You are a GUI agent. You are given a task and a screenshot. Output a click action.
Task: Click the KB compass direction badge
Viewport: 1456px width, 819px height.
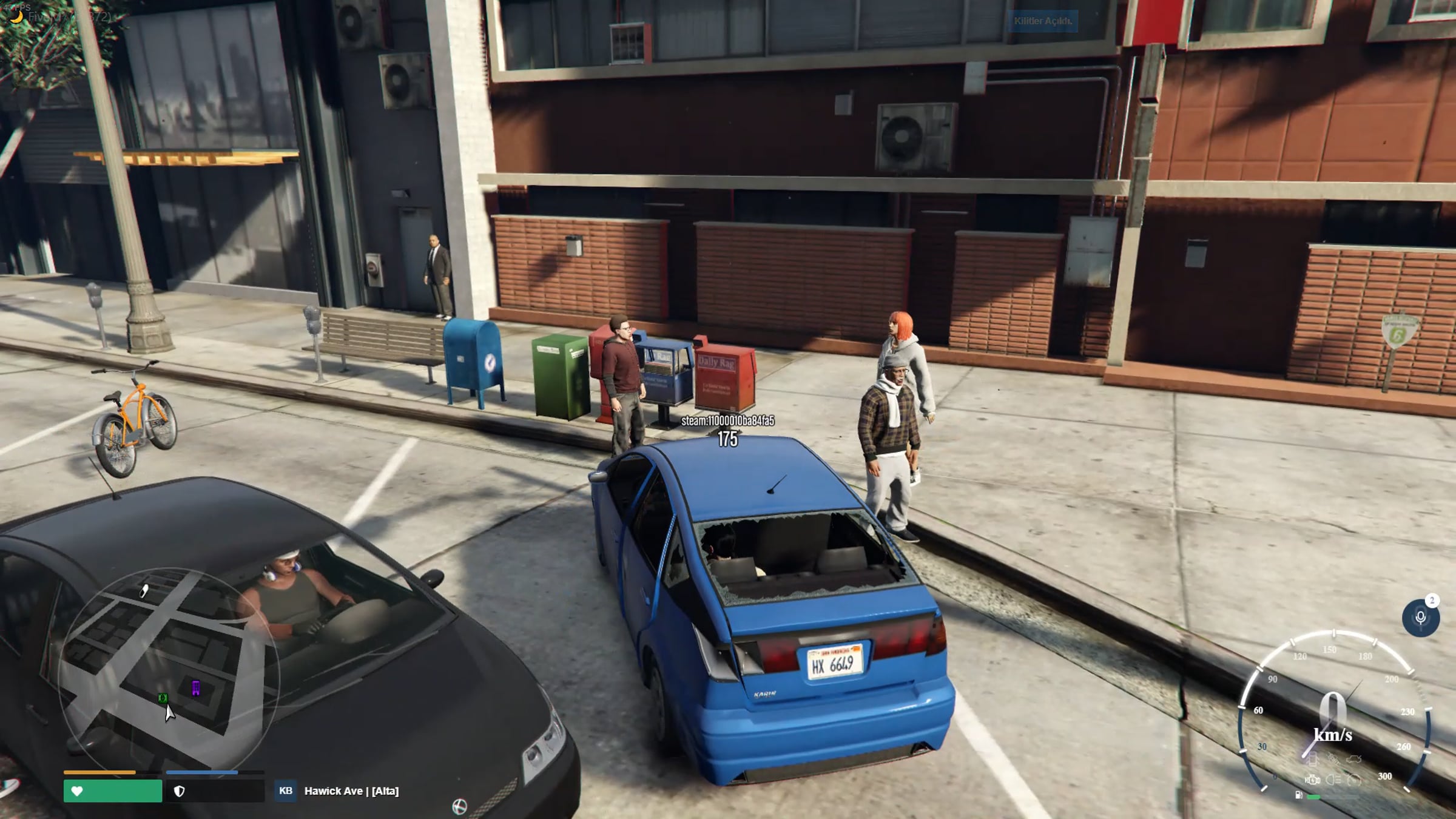(x=285, y=790)
